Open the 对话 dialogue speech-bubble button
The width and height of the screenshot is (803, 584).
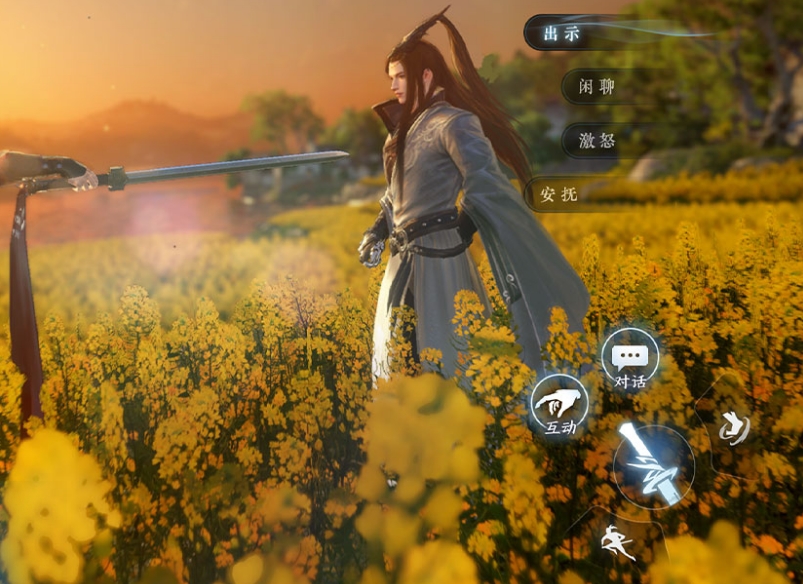(x=630, y=360)
